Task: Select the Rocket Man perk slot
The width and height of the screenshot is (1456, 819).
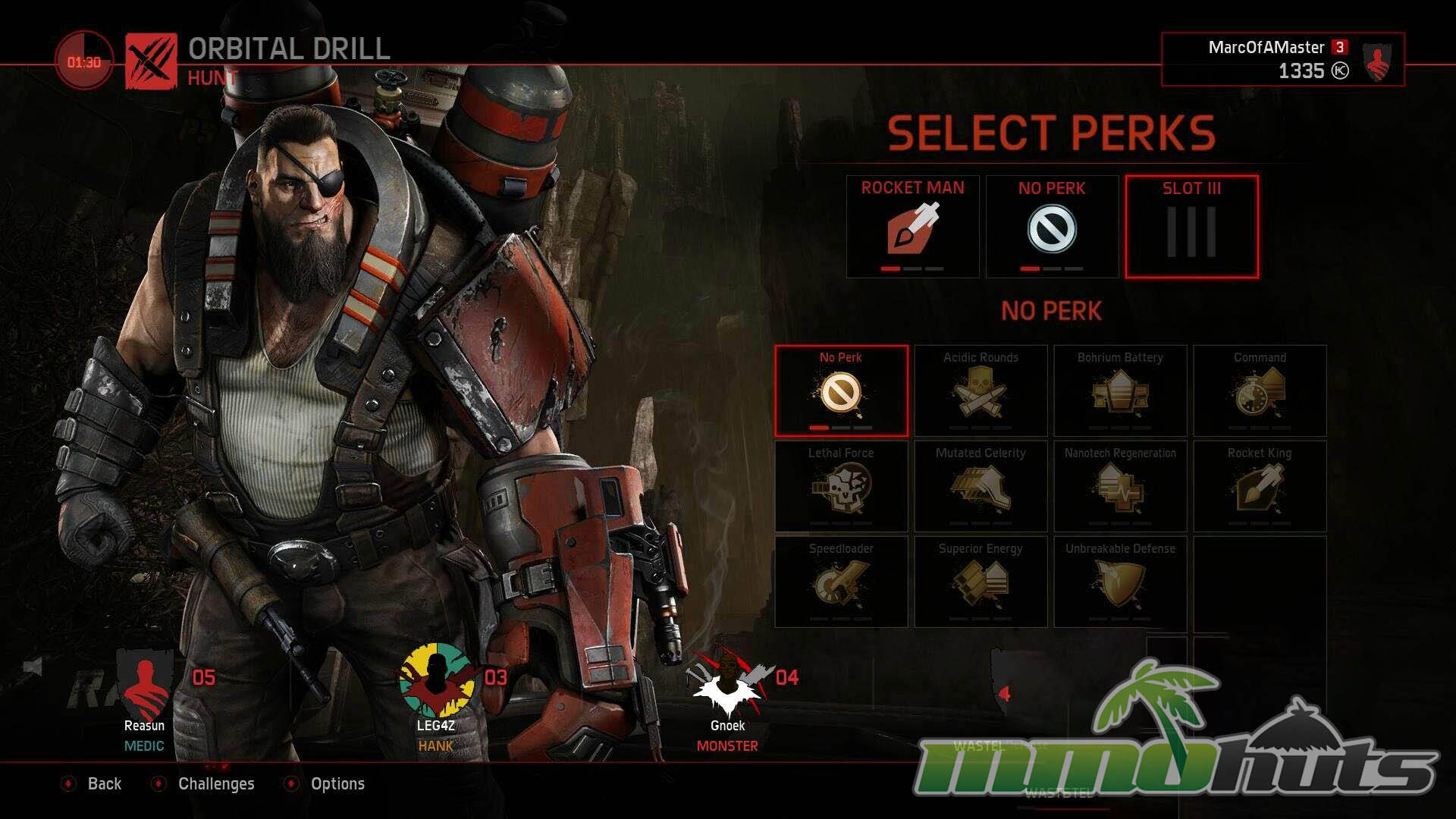Action: [912, 227]
